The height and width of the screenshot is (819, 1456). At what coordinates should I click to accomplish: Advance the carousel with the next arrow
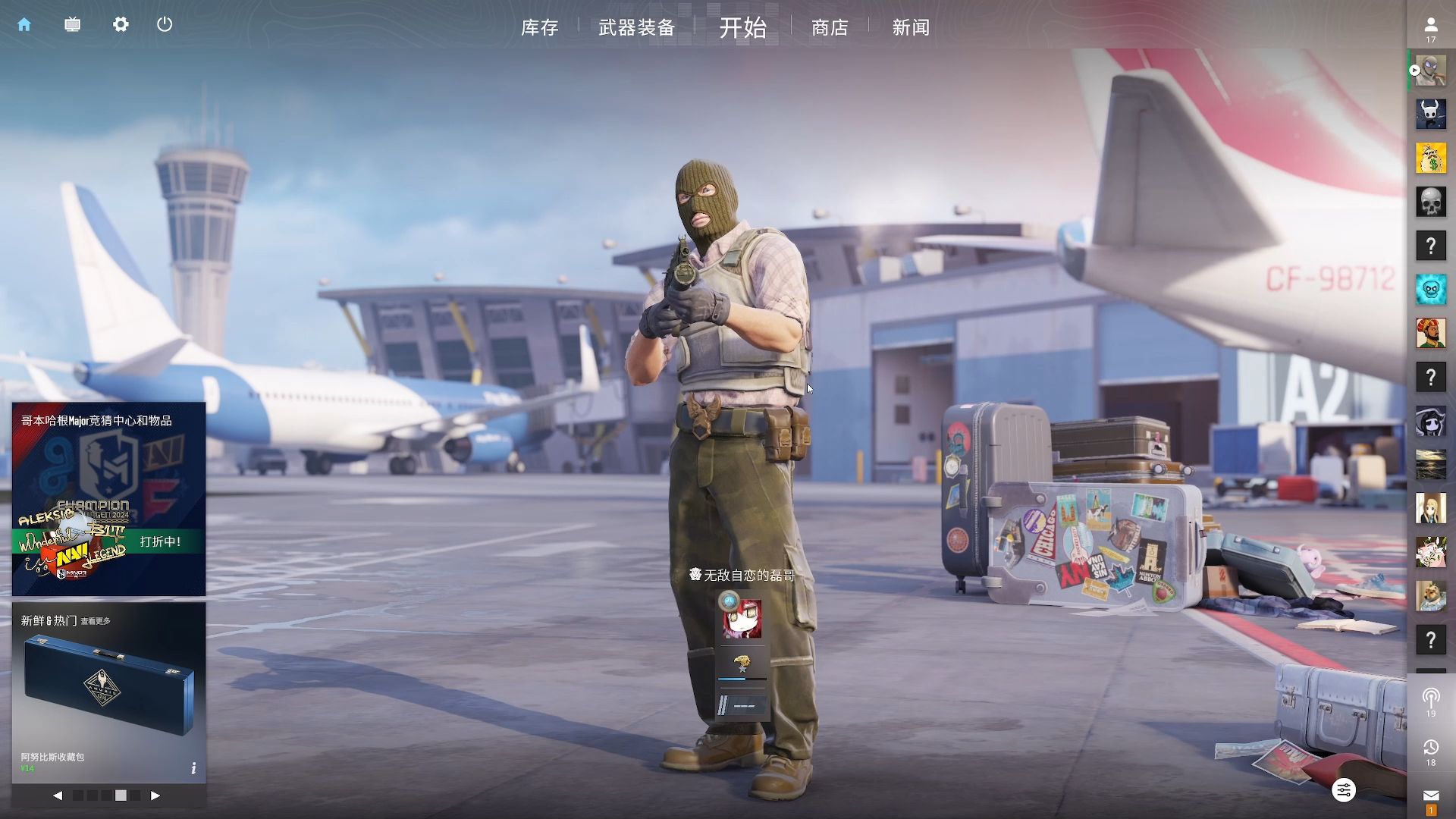pos(157,796)
